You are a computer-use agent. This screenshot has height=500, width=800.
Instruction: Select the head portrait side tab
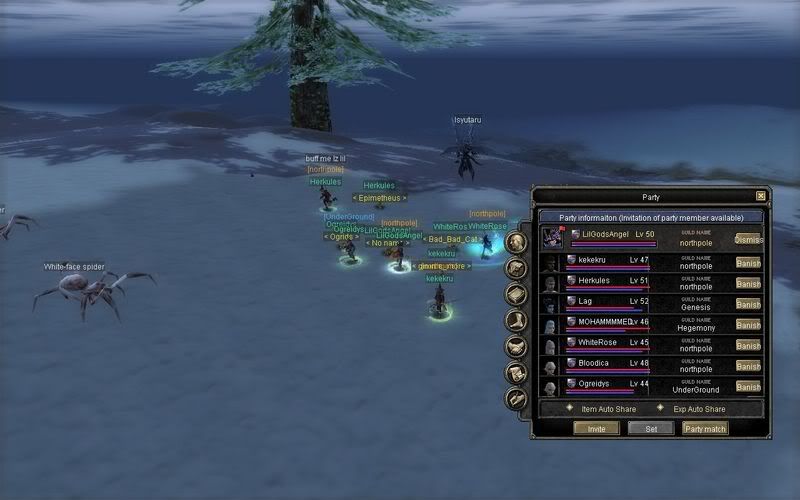click(516, 242)
